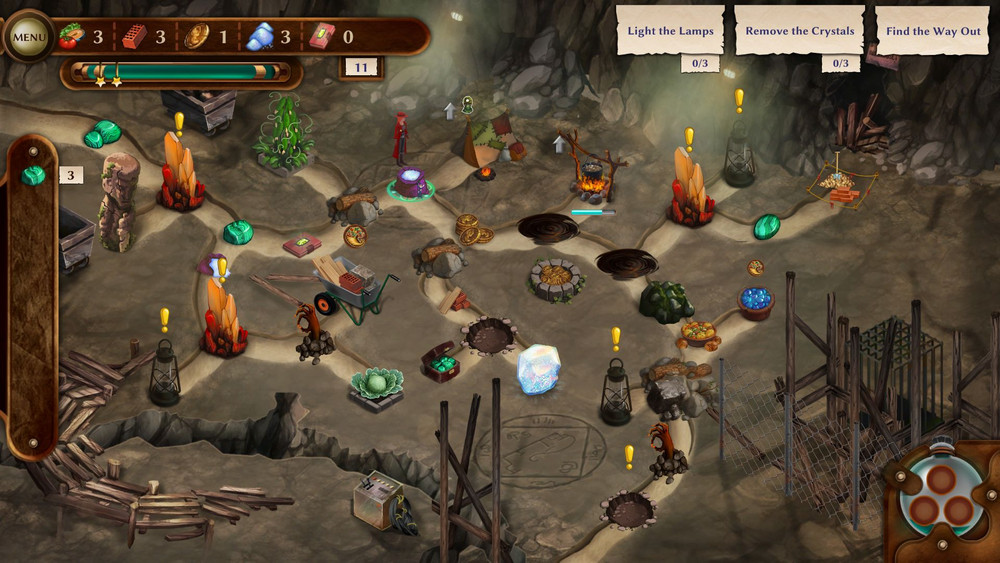Select the Light the Lamps objective
1000x563 pixels.
670,31
